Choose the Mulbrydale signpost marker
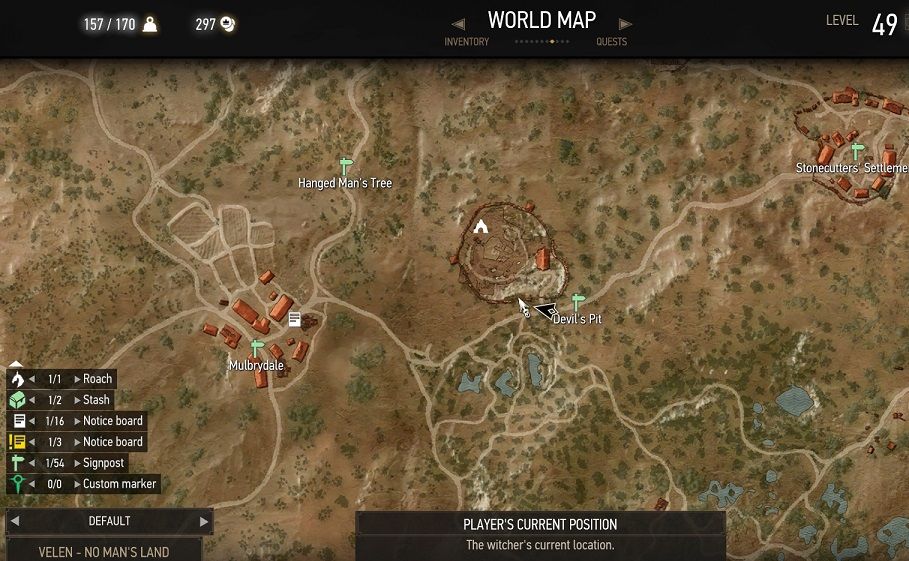The width and height of the screenshot is (909, 561). tap(257, 348)
